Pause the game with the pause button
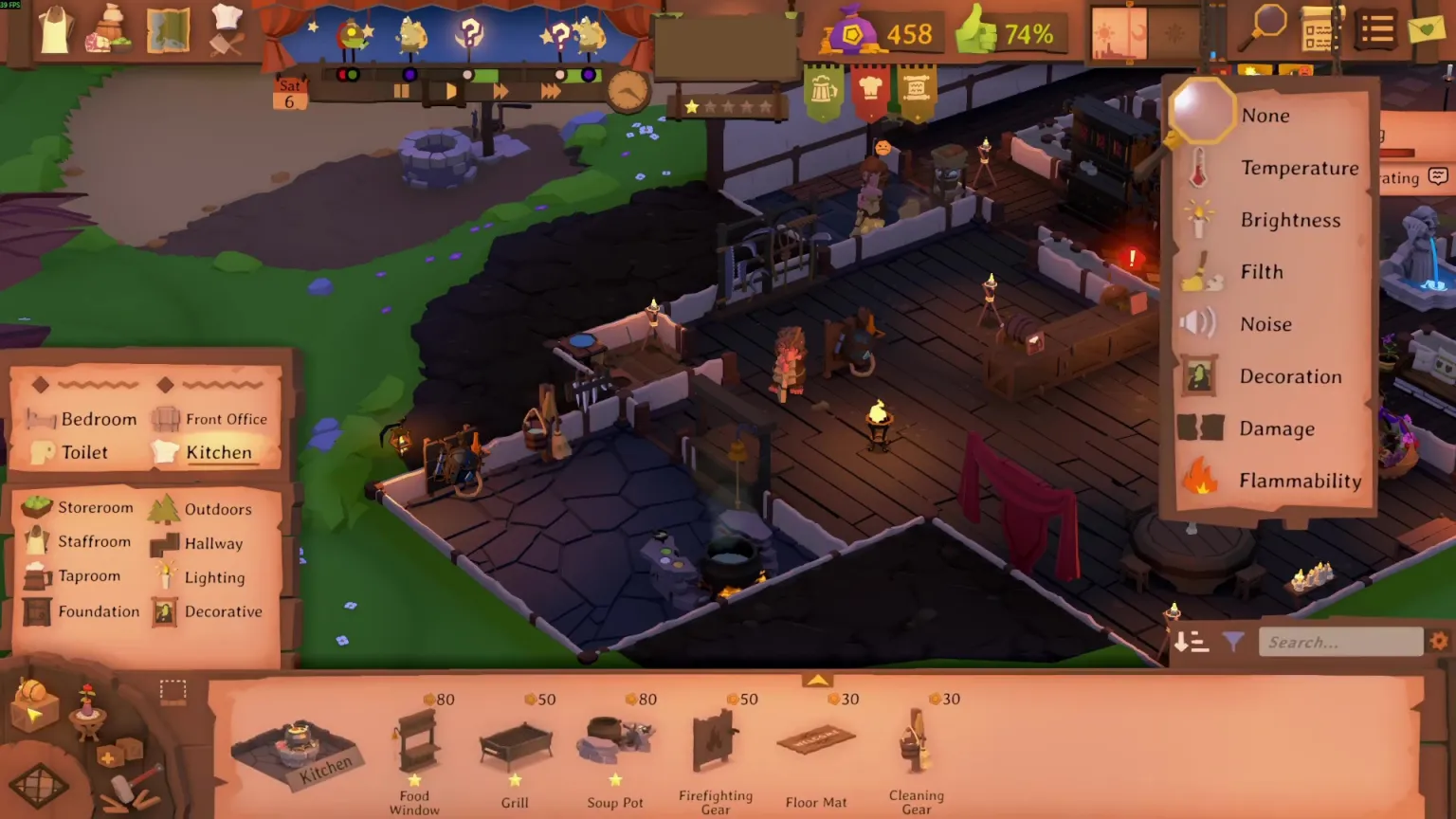Viewport: 1456px width, 819px height. click(402, 90)
